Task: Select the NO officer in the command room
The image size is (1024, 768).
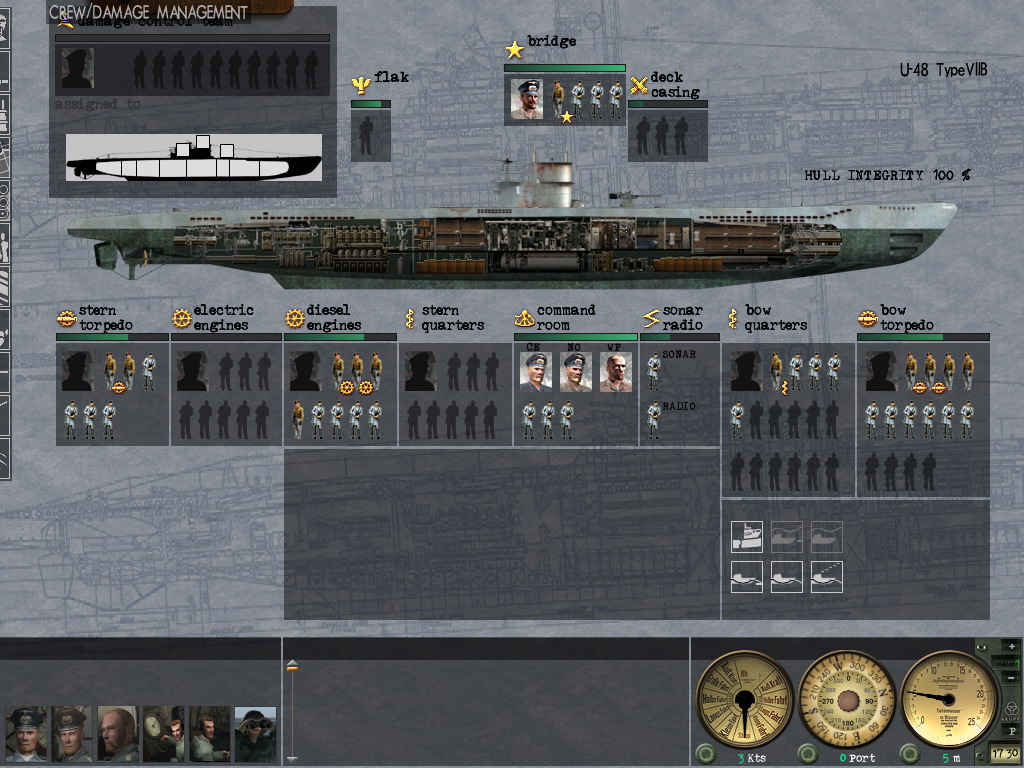Action: pyautogui.click(x=575, y=372)
